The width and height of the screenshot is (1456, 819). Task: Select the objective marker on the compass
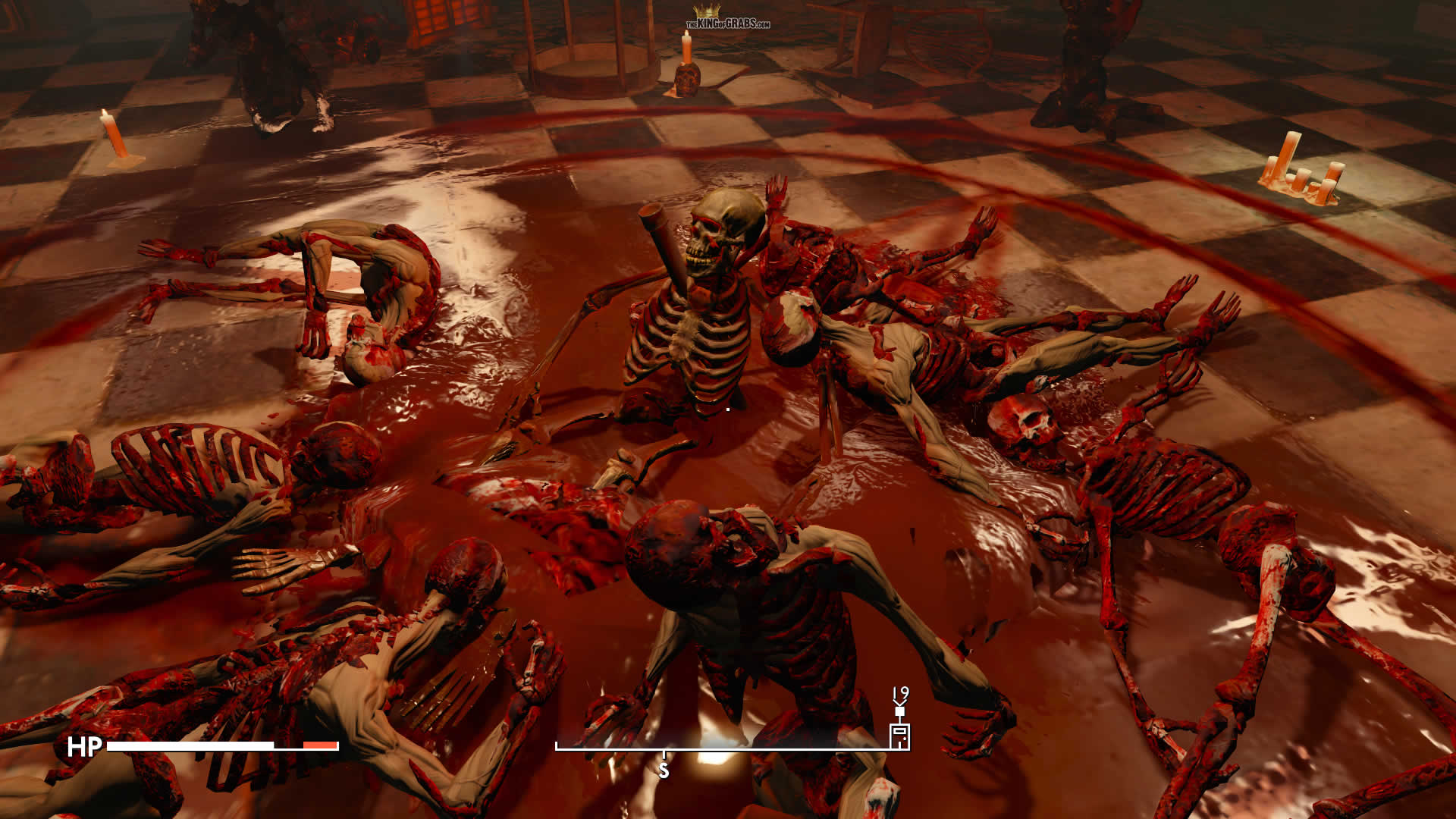click(x=899, y=734)
